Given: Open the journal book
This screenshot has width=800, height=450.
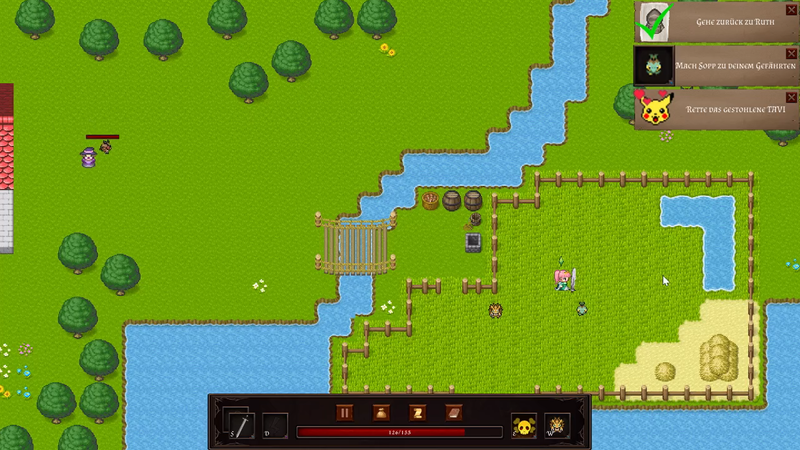Looking at the screenshot, I should coord(453,413).
